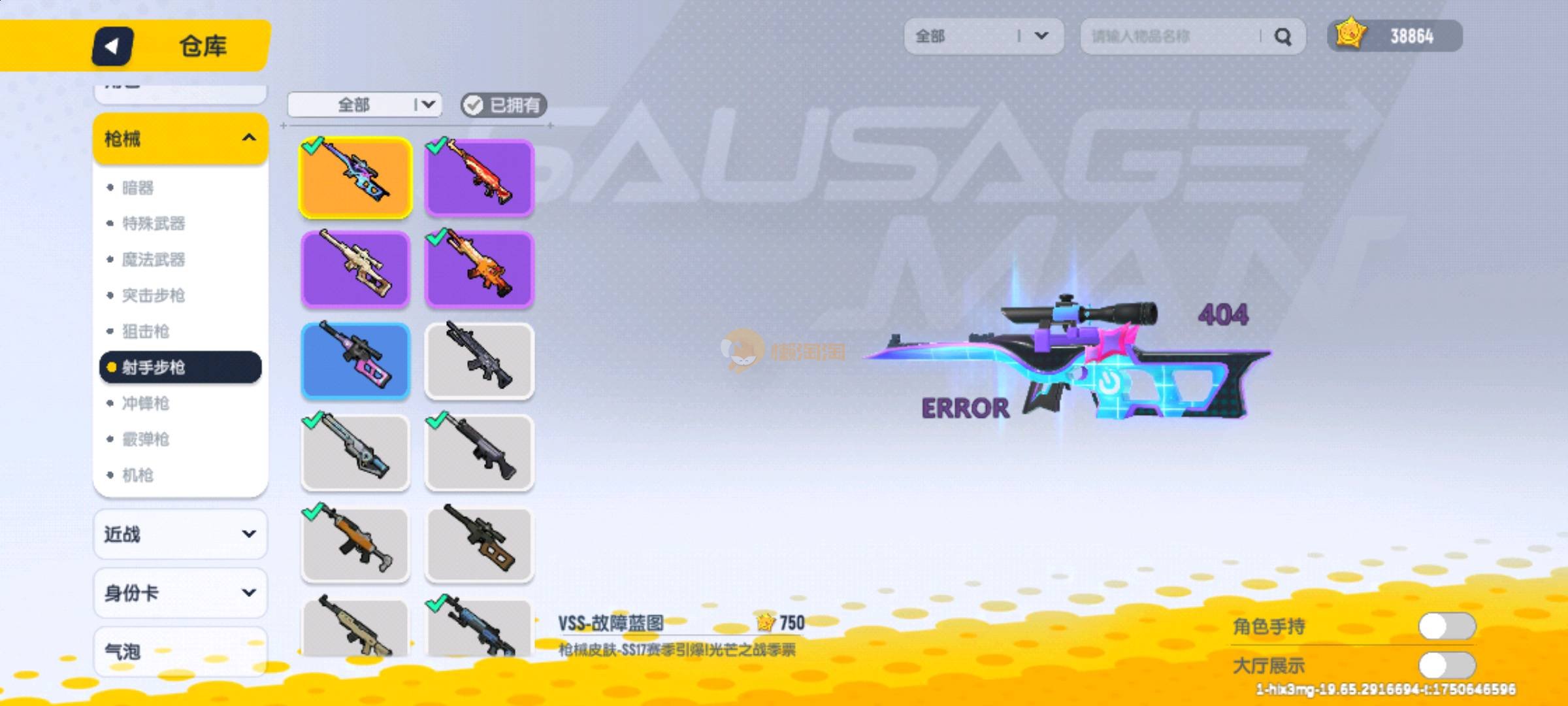Toggle the 角色手持 character hold switch

[1446, 626]
